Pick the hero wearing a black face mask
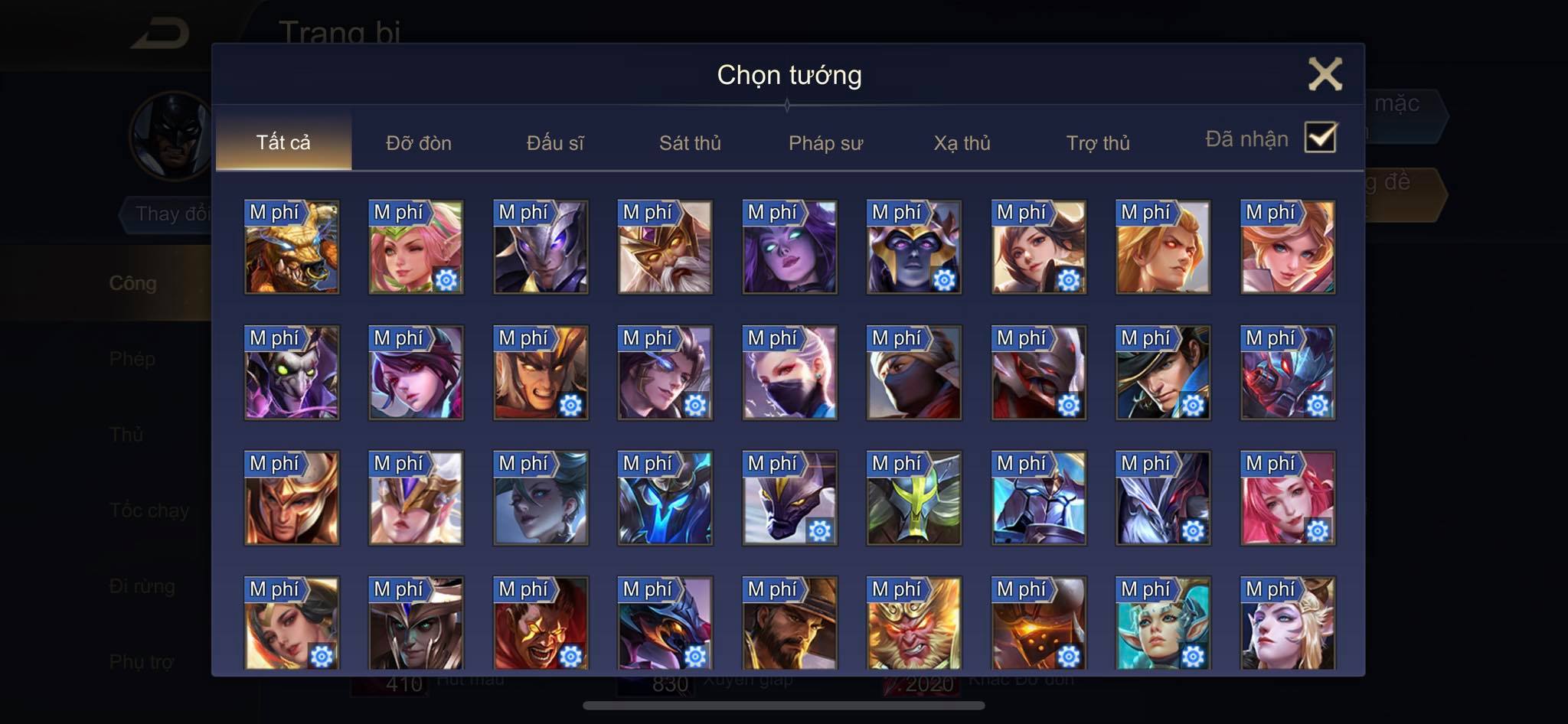 pyautogui.click(x=789, y=373)
